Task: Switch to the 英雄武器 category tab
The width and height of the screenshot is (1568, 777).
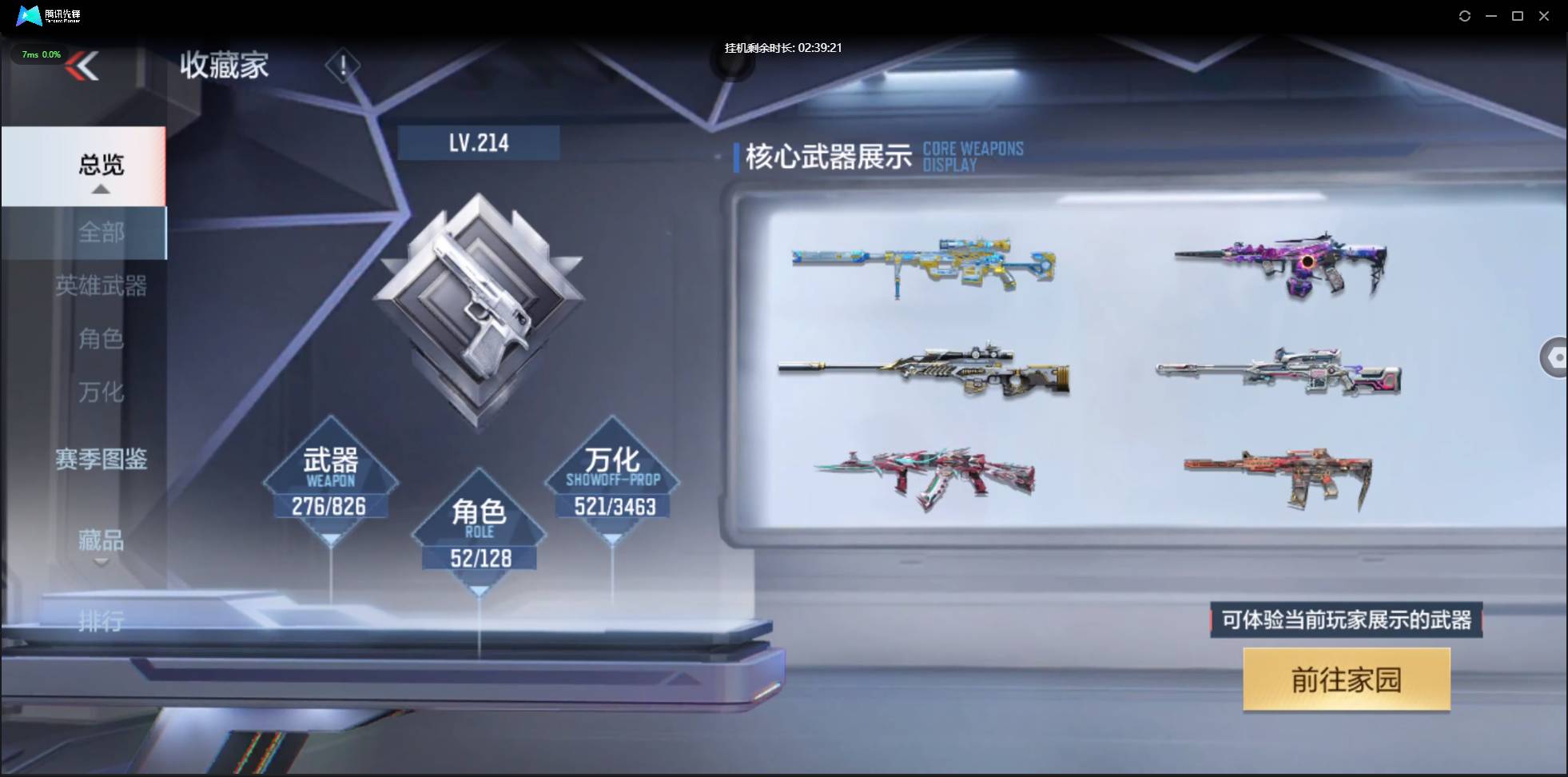Action: click(104, 287)
